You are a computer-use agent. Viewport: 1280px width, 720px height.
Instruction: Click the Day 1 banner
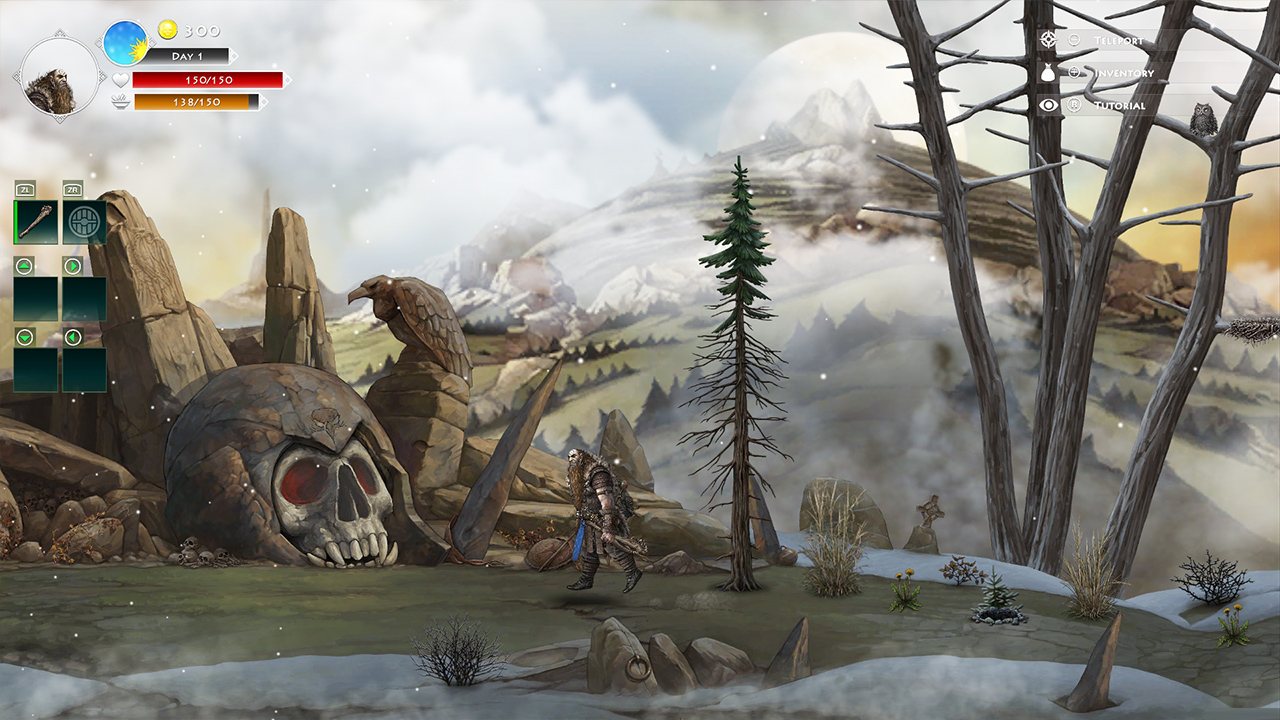pos(189,56)
